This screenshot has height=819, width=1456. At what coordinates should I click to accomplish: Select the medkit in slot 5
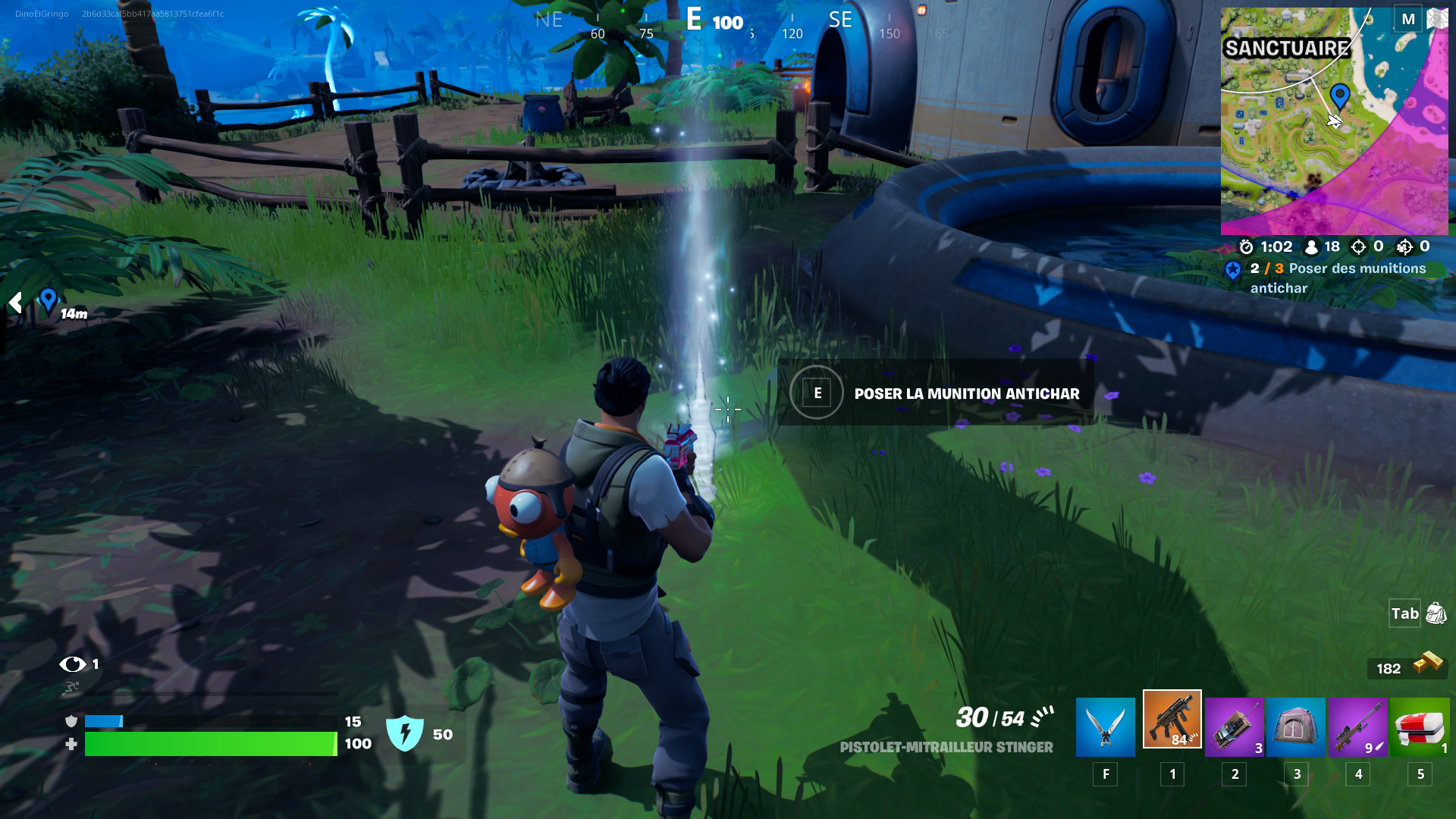[x=1420, y=726]
